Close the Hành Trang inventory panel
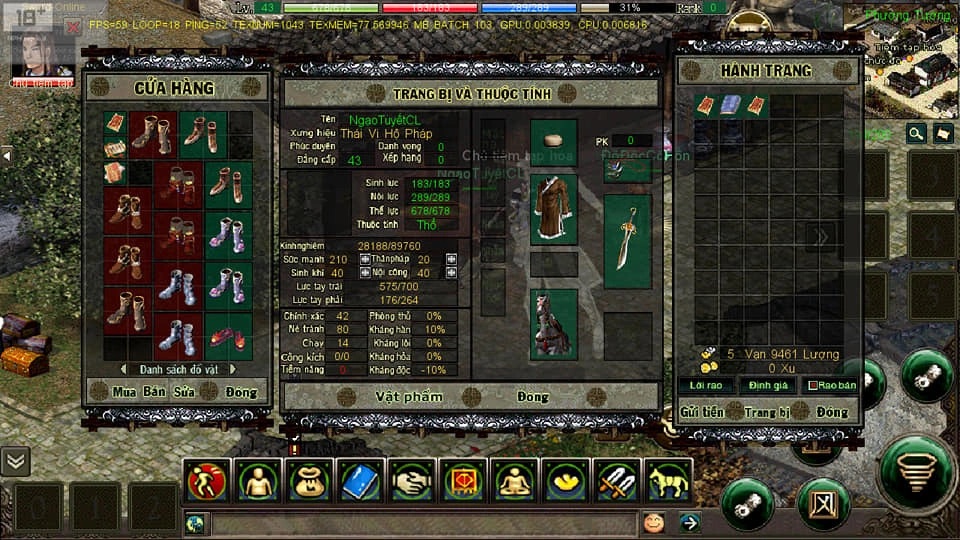960x540 pixels. click(x=831, y=411)
